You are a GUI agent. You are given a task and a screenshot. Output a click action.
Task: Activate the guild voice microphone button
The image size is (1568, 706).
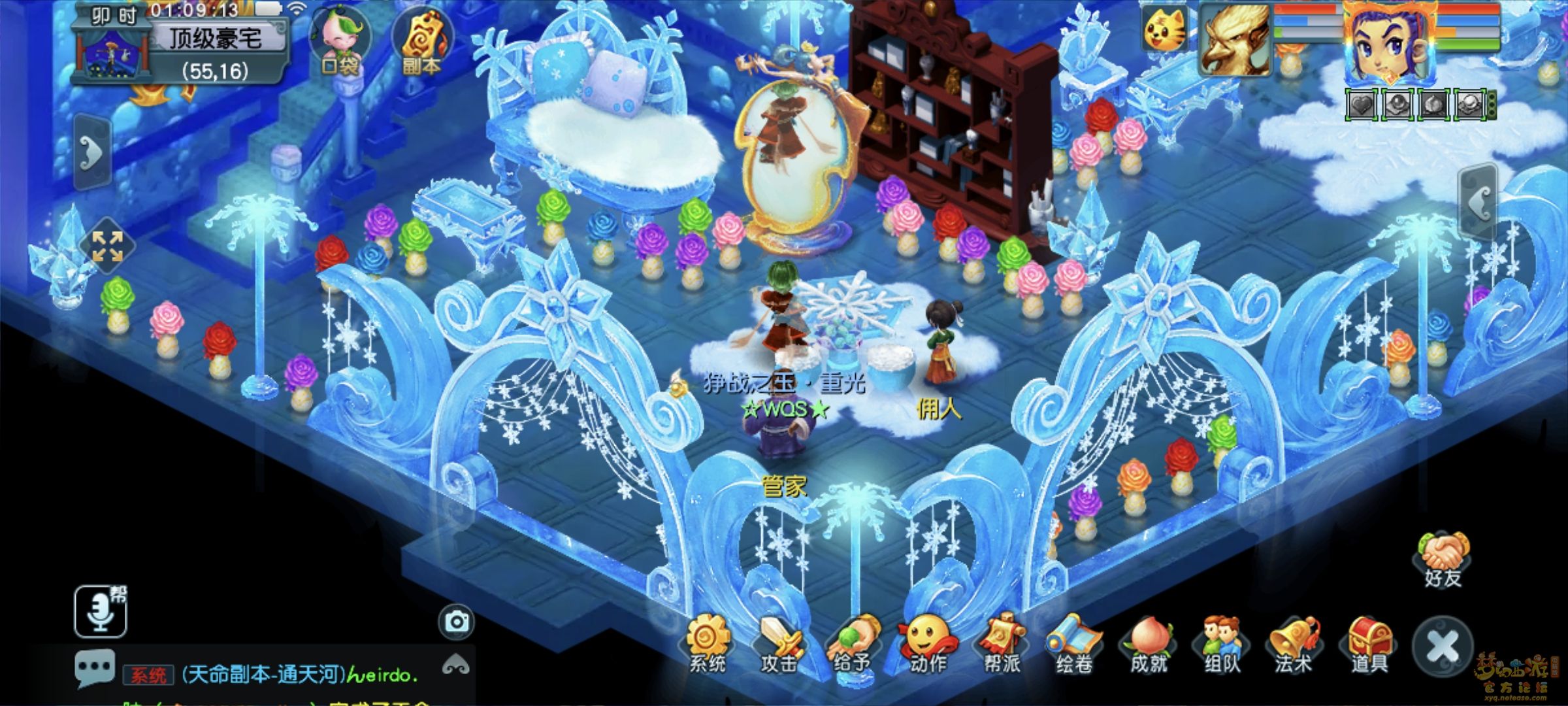[x=100, y=611]
